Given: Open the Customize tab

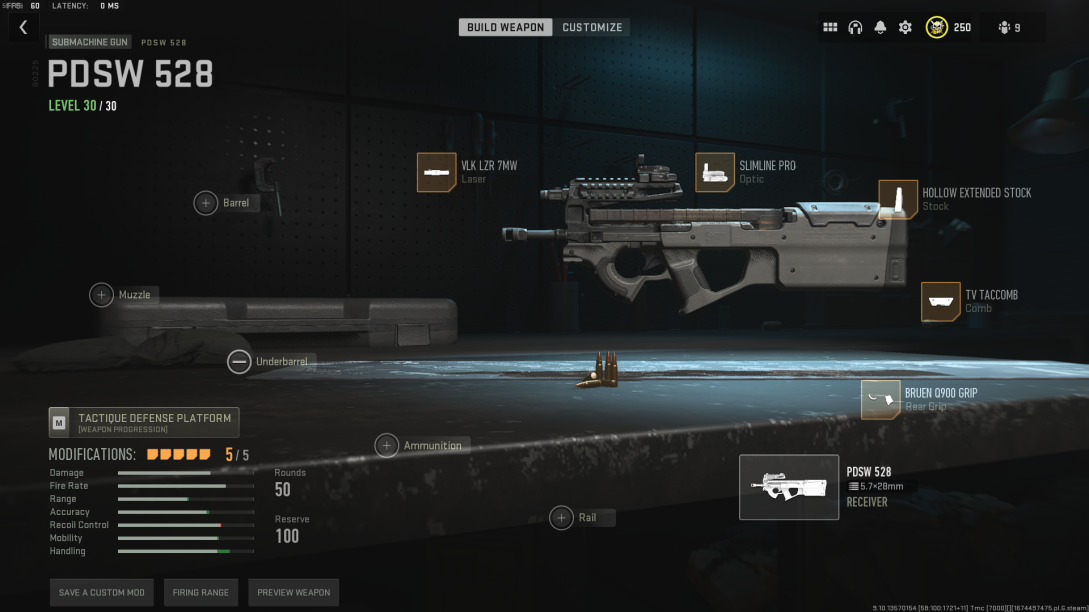Looking at the screenshot, I should [592, 27].
